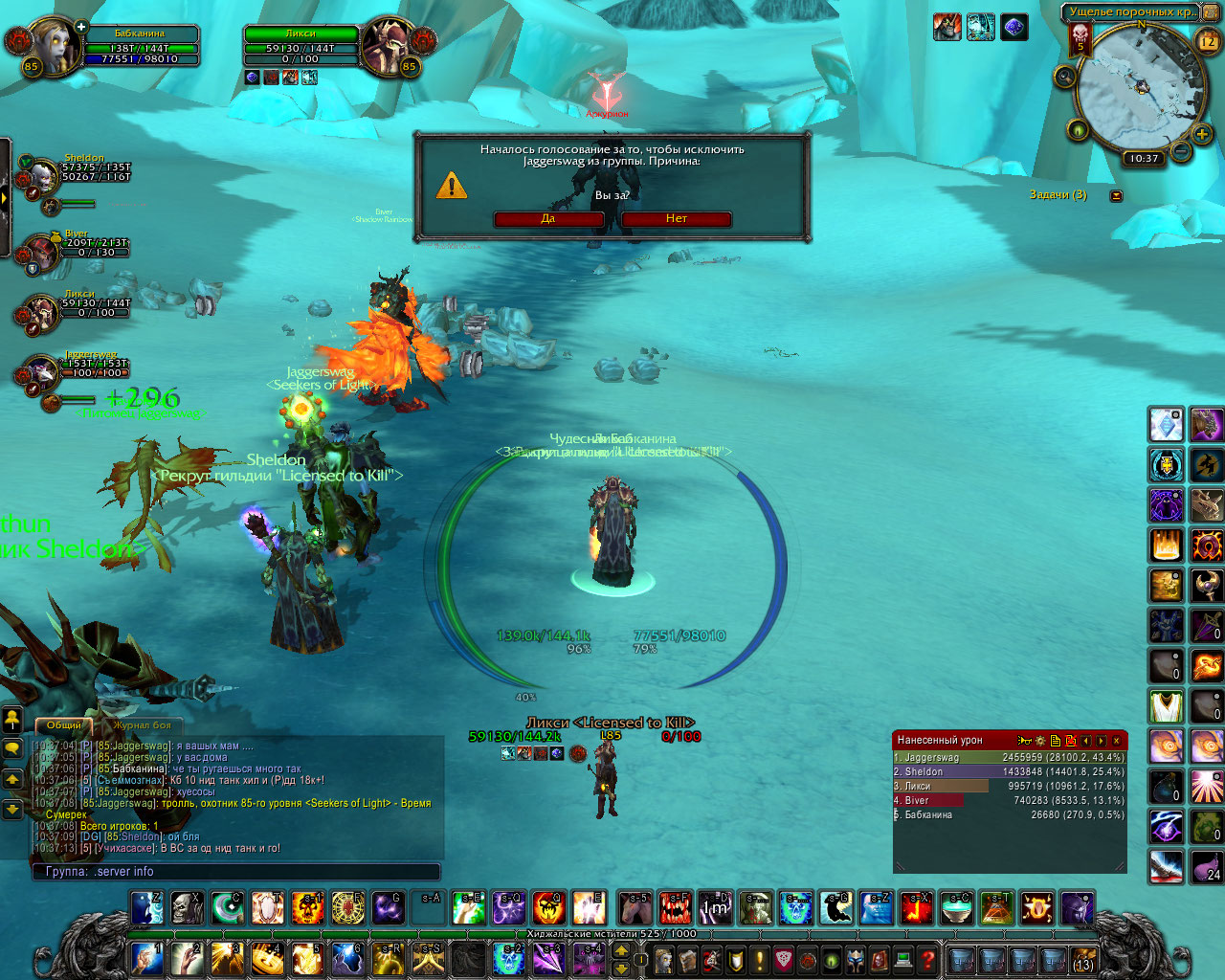Click the witch-on-broom icon in side bar
This screenshot has width=1225, height=980.
1206,465
